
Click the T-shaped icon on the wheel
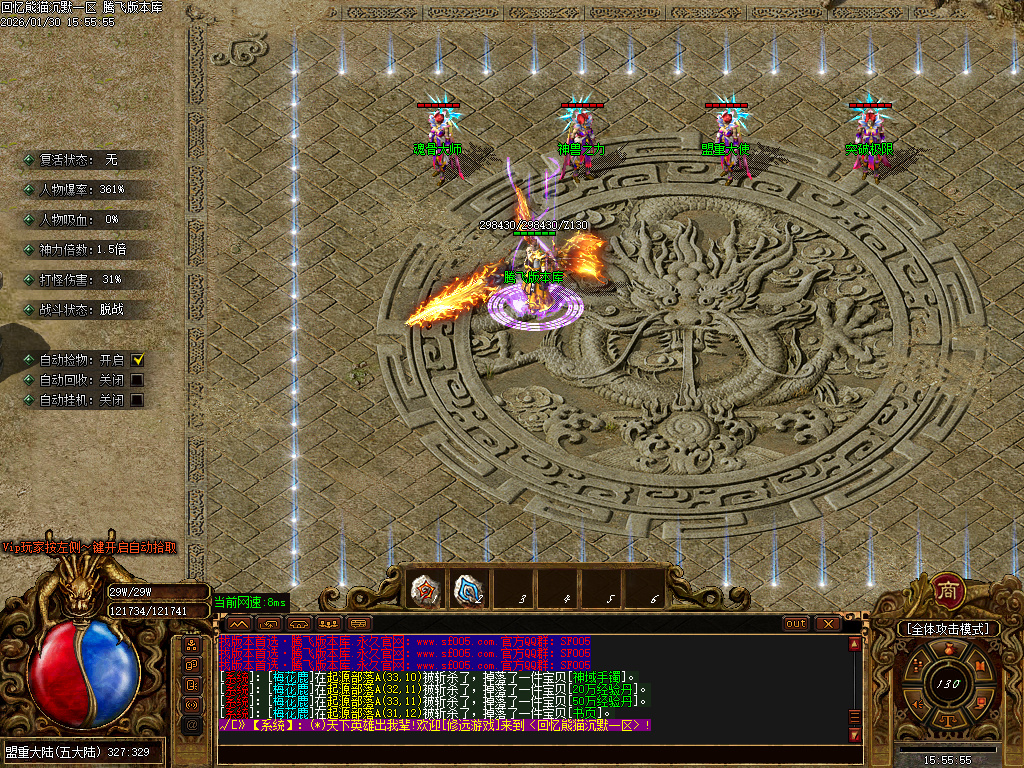pos(948,719)
